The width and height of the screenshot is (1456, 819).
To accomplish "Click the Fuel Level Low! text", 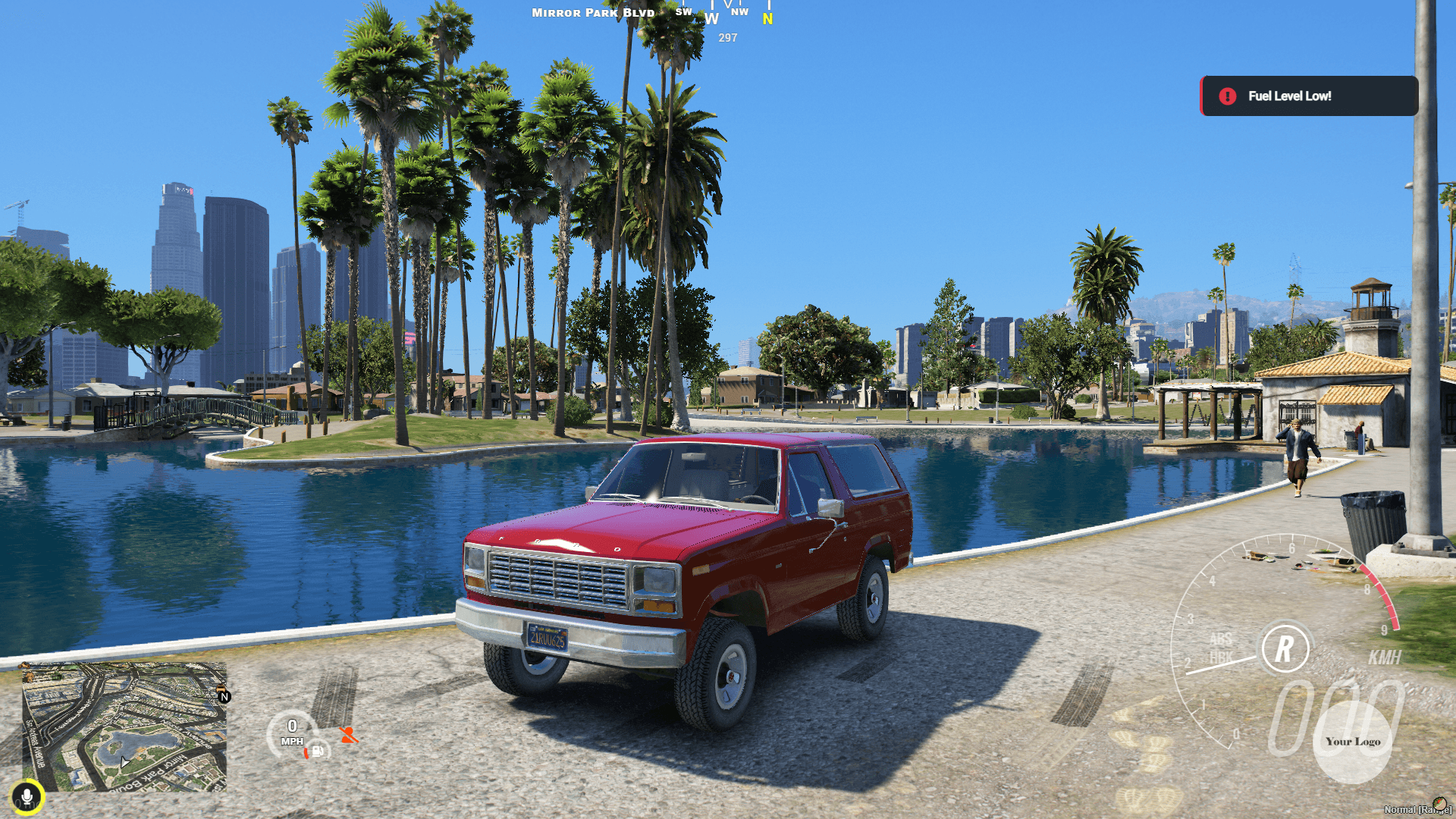I will coord(1290,96).
